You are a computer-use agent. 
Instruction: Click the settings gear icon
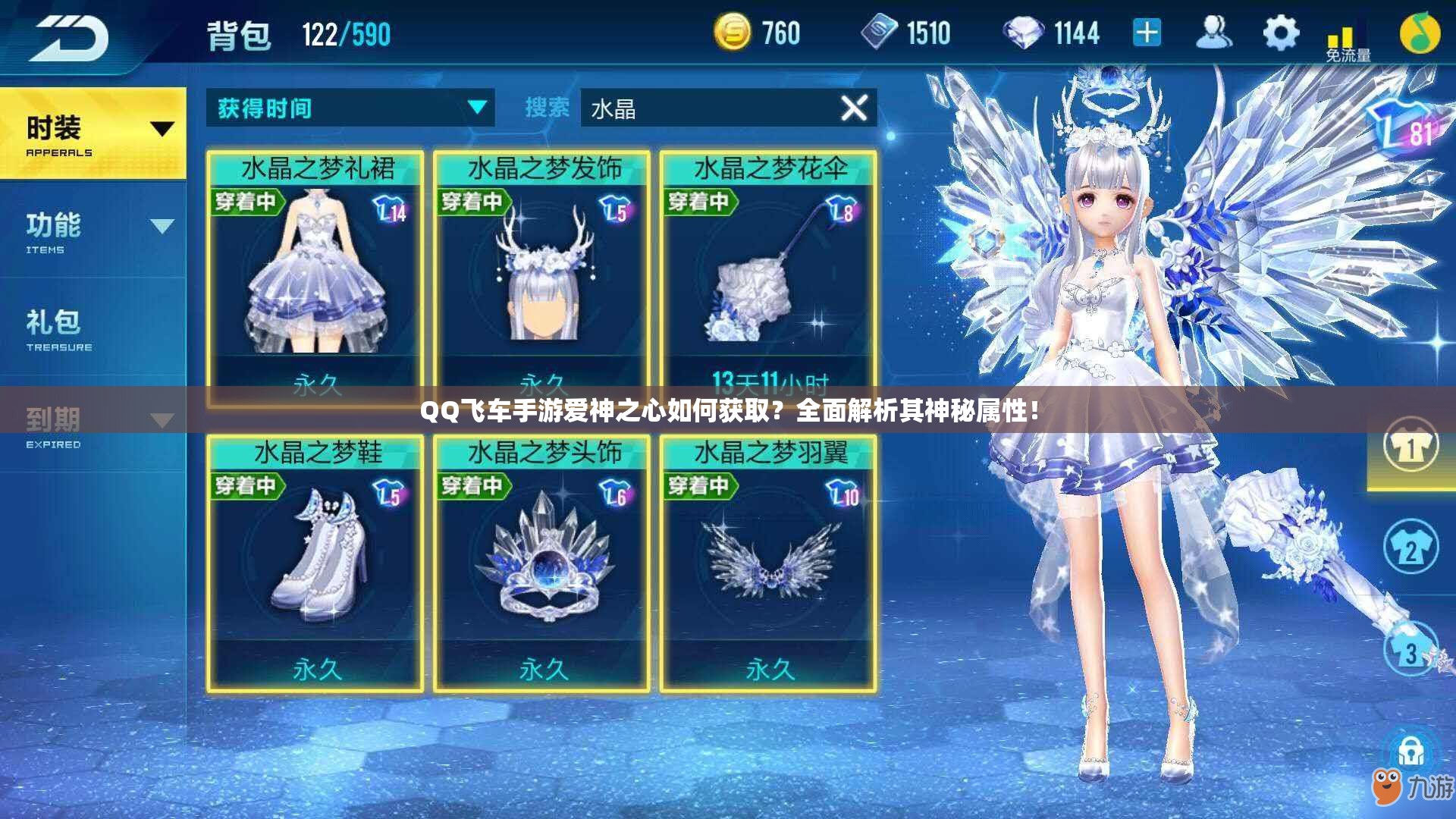(x=1281, y=32)
